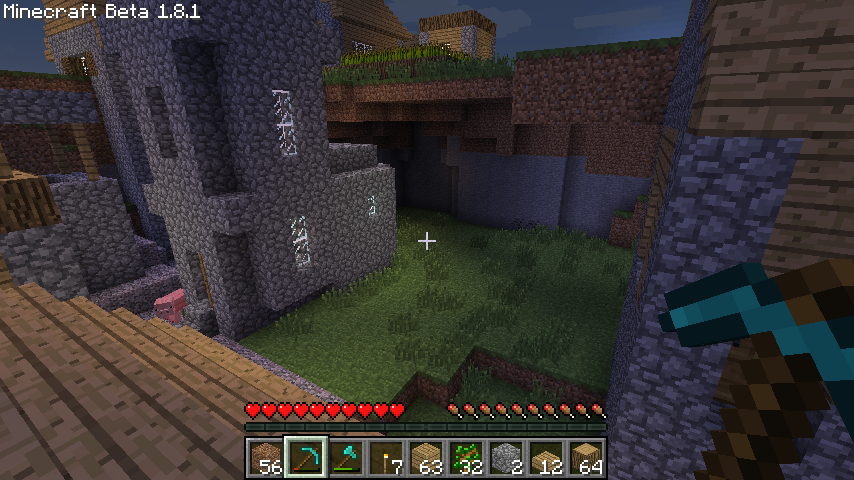Image resolution: width=854 pixels, height=480 pixels.
Task: Choose the sapling stack of 32
Action: coord(466,458)
